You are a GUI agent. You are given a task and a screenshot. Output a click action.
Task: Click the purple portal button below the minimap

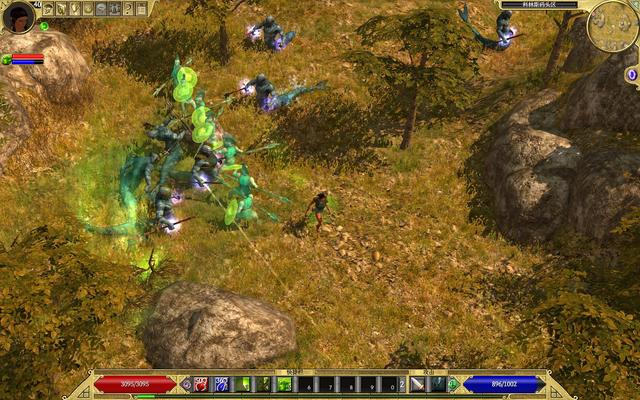631,75
